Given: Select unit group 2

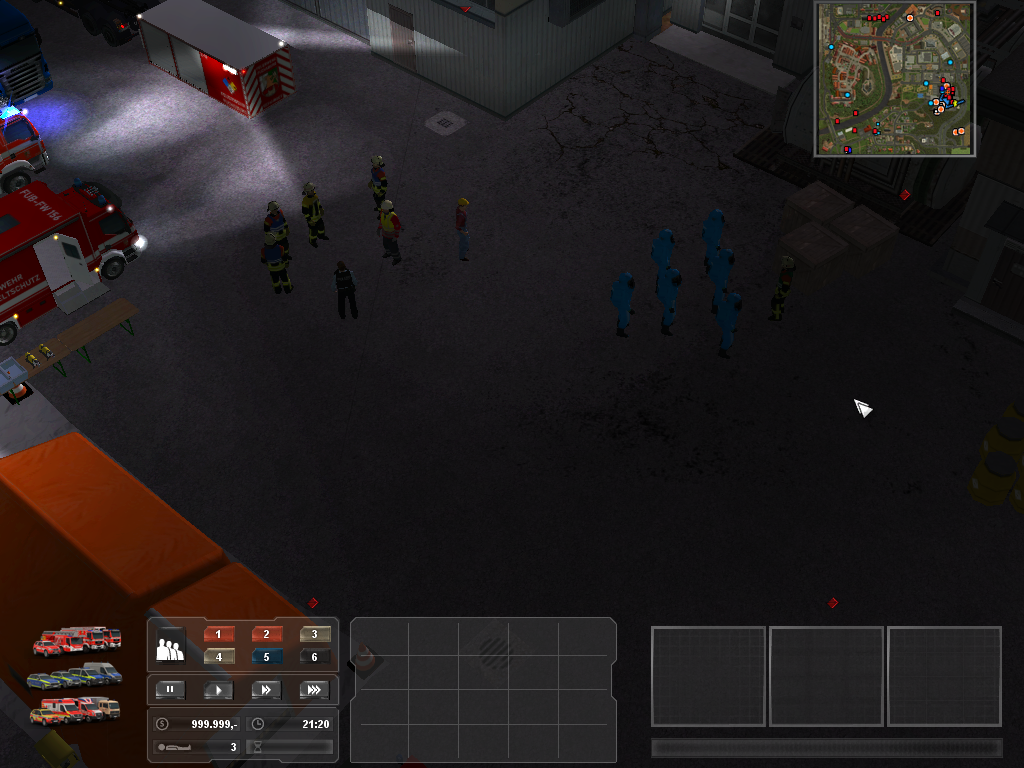Looking at the screenshot, I should coord(267,635).
